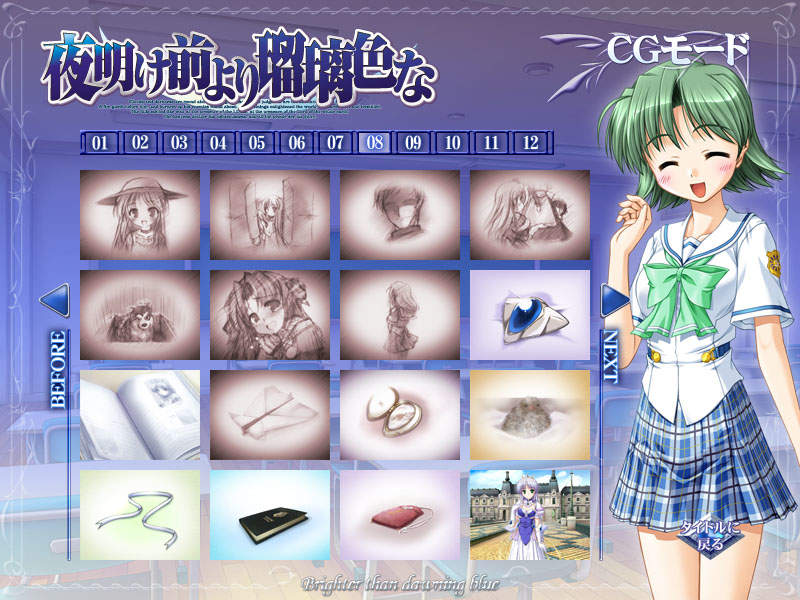The width and height of the screenshot is (800, 600).
Task: Open the black closed book thumbnail
Action: pyautogui.click(x=269, y=515)
